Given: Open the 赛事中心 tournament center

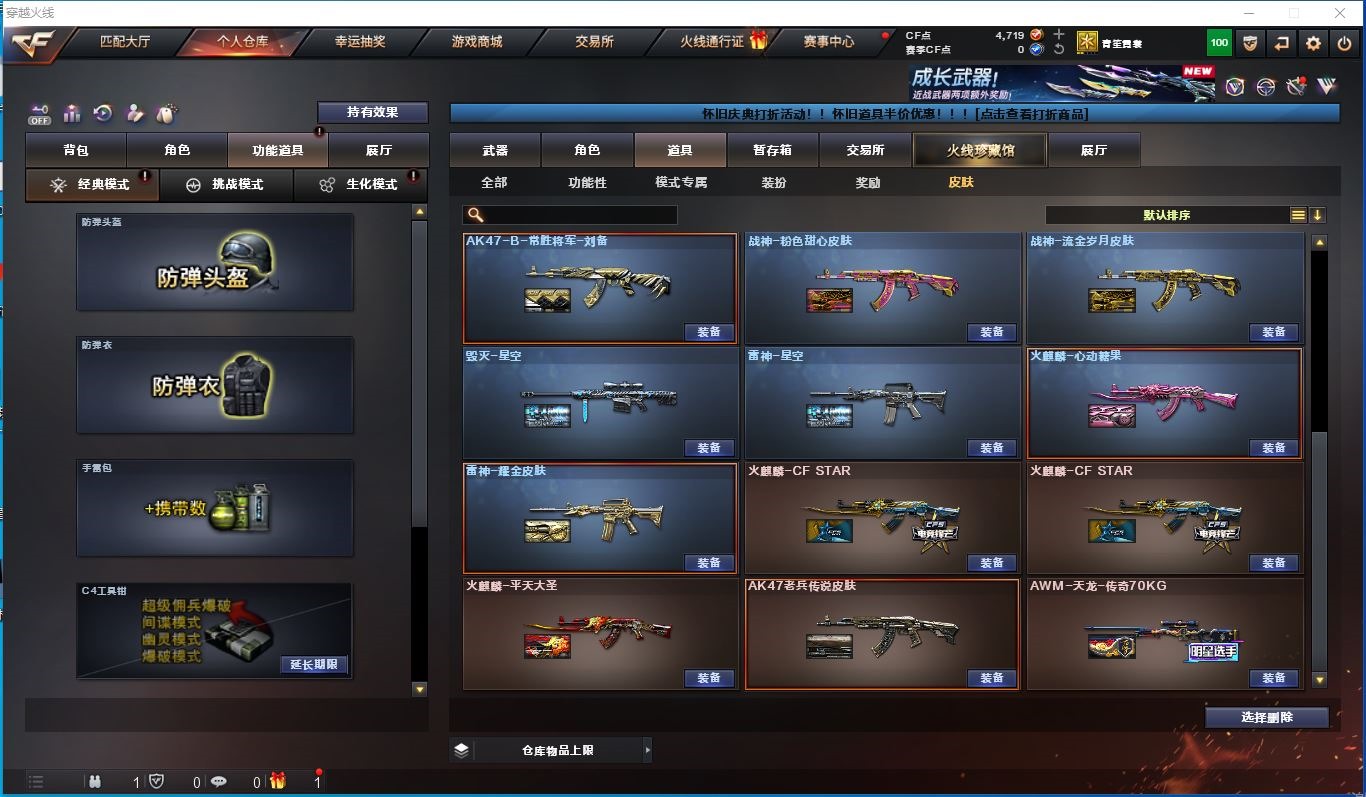Looking at the screenshot, I should [x=829, y=42].
